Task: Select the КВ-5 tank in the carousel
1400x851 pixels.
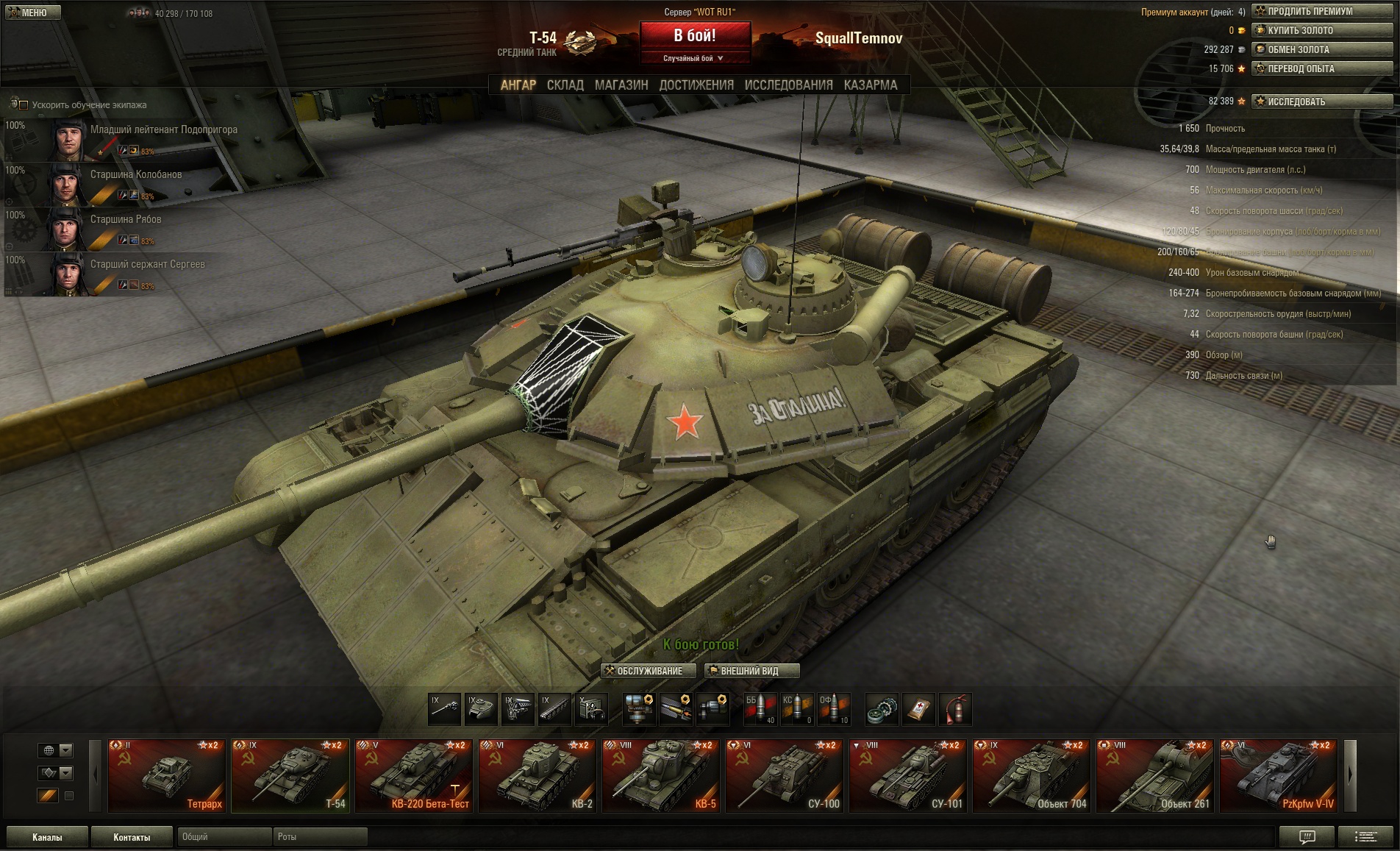Action: tap(660, 776)
